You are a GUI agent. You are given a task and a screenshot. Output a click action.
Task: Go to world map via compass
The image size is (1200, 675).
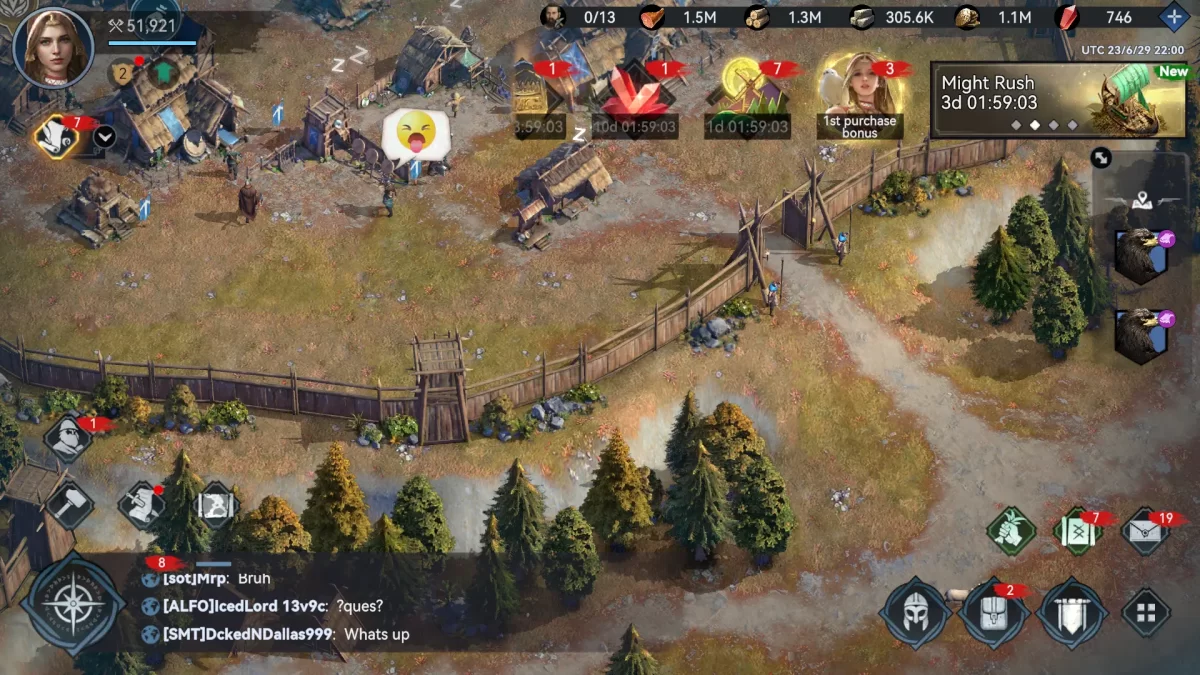(73, 604)
